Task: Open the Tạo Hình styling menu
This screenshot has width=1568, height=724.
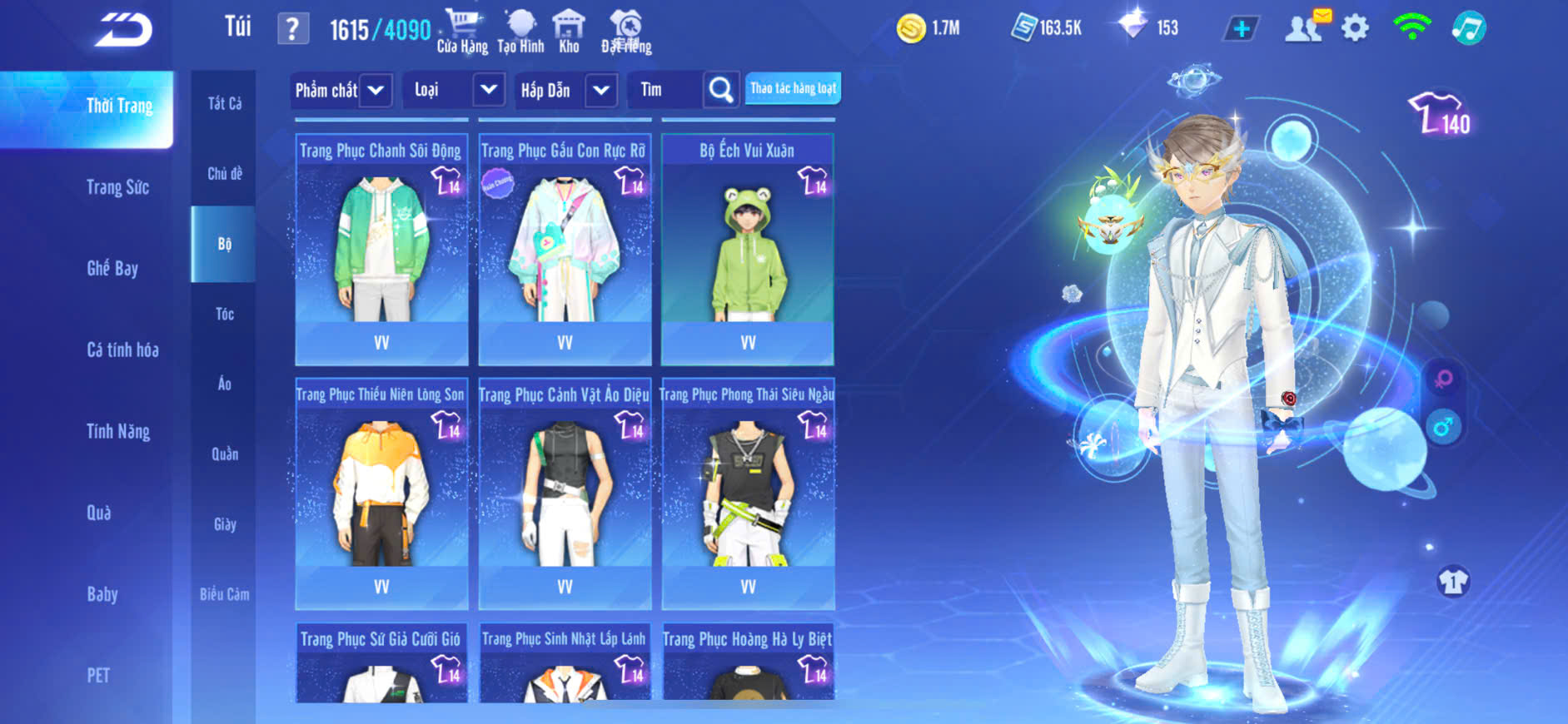Action: pyautogui.click(x=520, y=32)
